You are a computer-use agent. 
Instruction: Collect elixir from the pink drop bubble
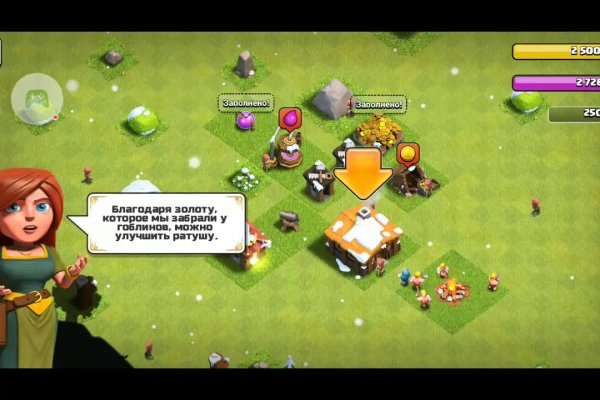290,120
